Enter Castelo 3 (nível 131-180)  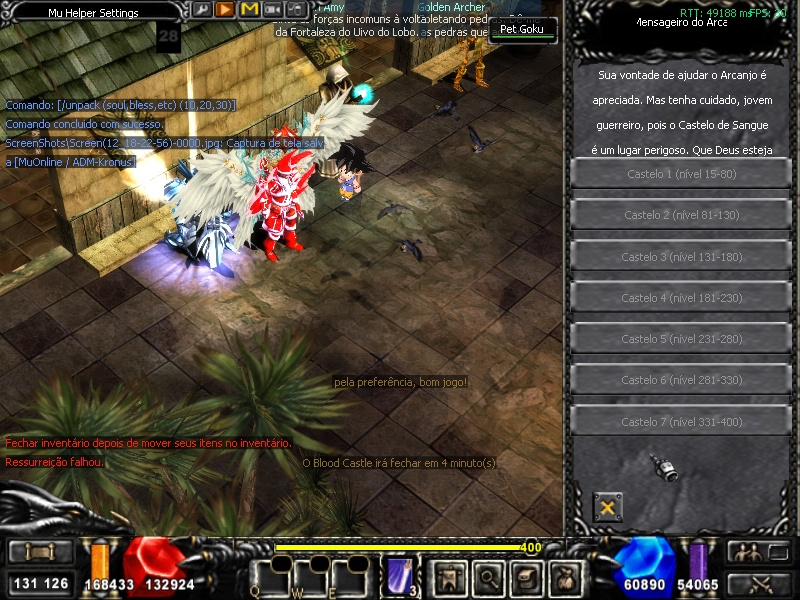tap(680, 257)
